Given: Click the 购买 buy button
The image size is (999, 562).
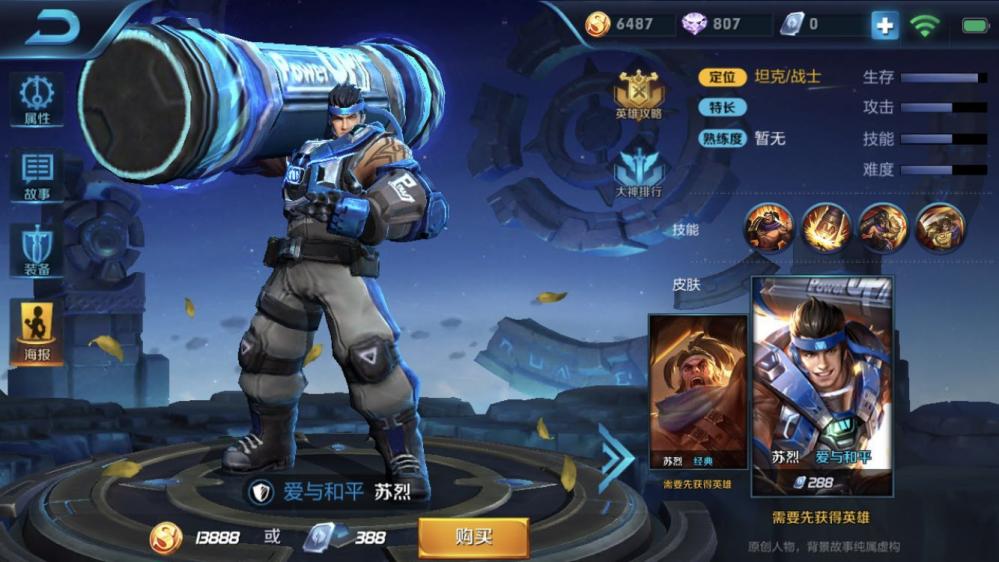Looking at the screenshot, I should pyautogui.click(x=473, y=537).
